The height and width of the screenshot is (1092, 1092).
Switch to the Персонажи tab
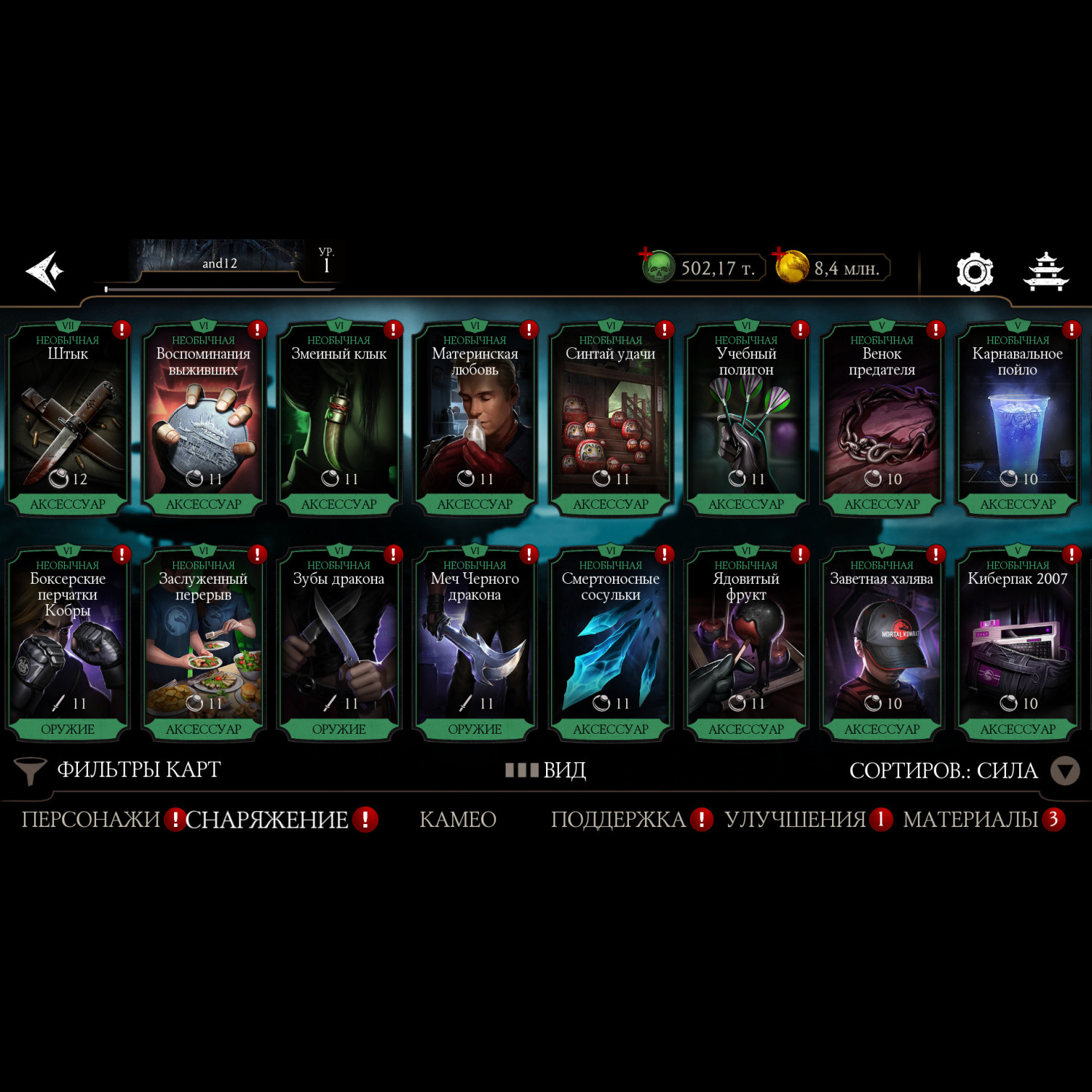click(91, 820)
